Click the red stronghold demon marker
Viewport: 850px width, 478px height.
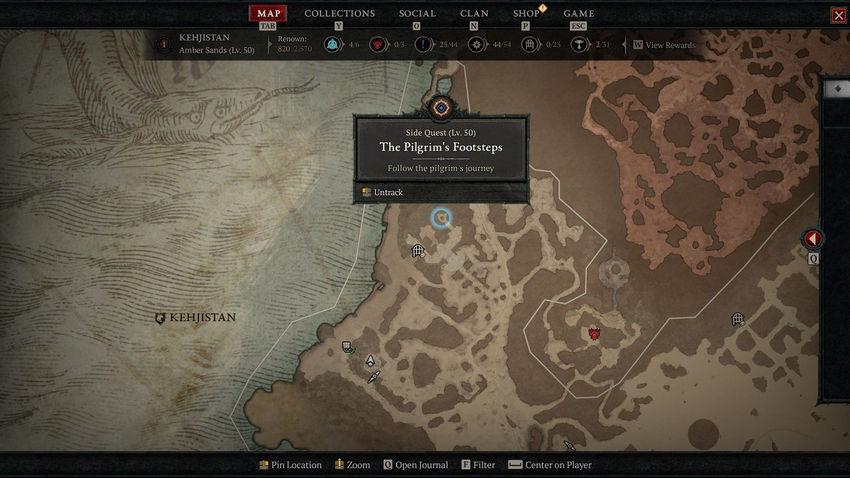click(x=594, y=333)
